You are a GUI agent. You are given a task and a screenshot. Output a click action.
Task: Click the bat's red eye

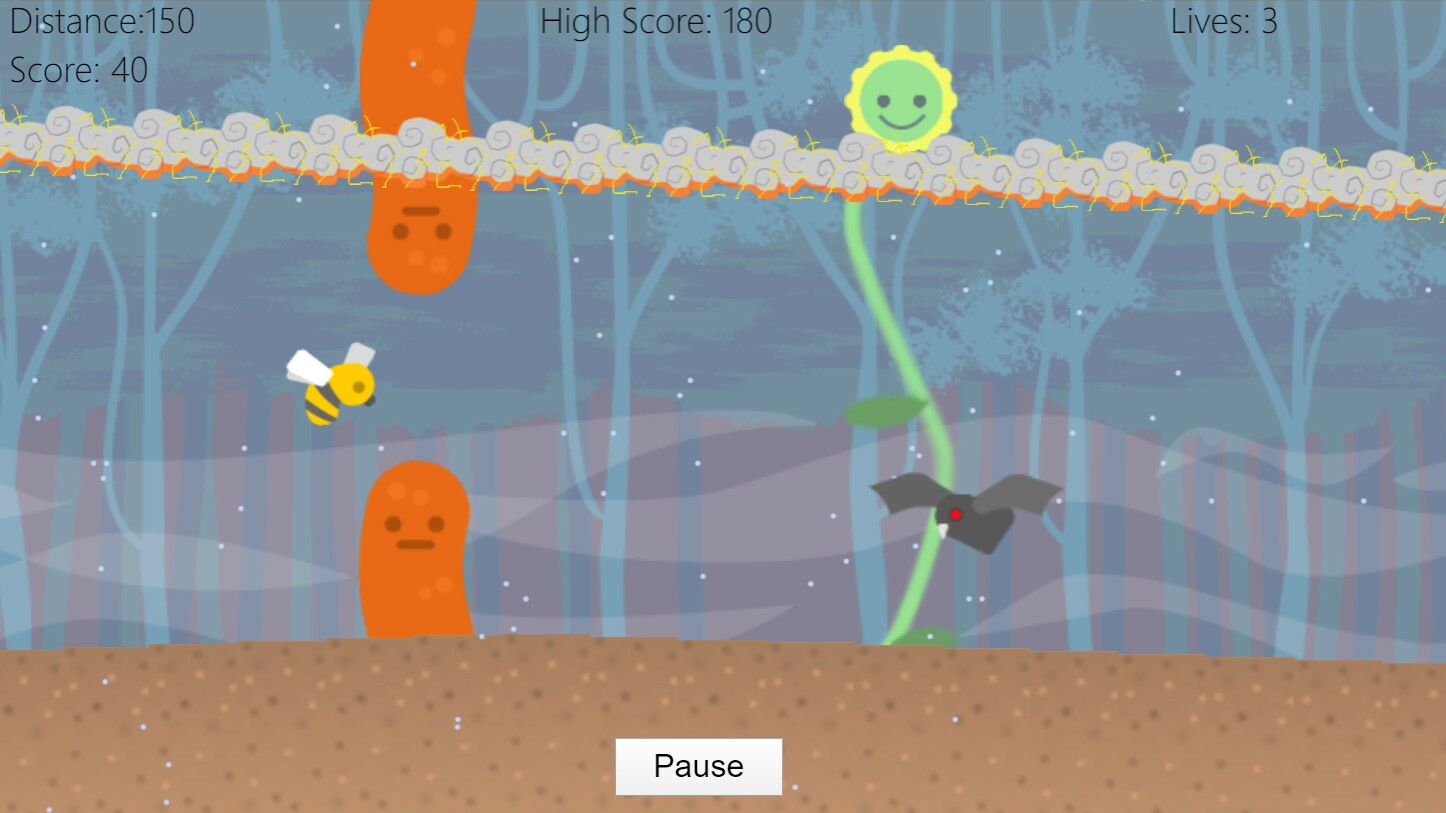coord(957,513)
